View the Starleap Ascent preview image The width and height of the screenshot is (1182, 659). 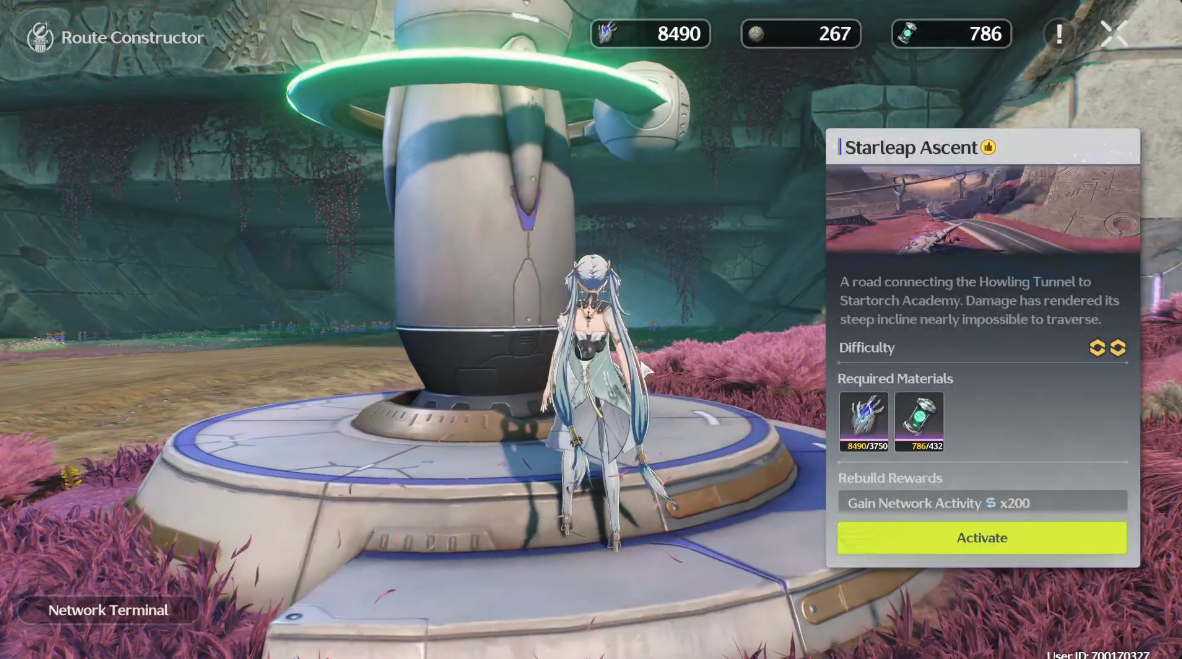click(x=983, y=208)
